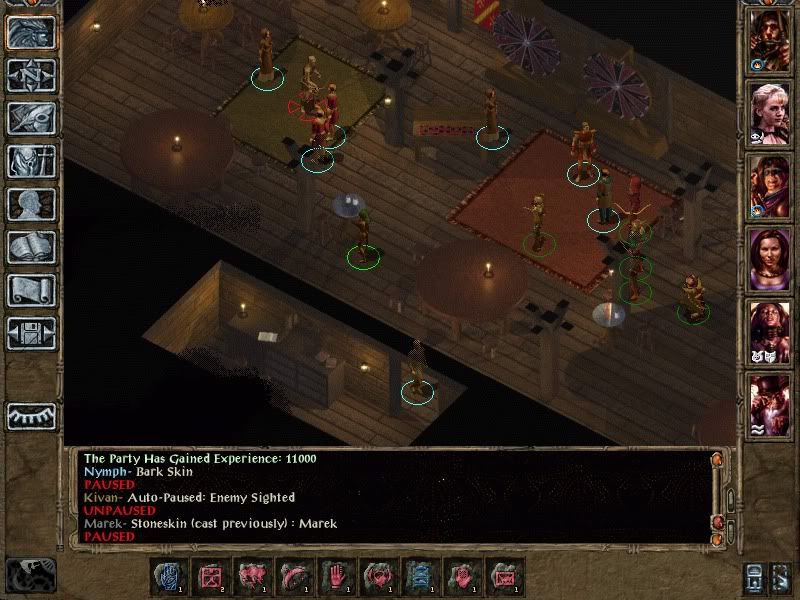The image size is (800, 600).
Task: Click the game clock to unpause
Action: [x=30, y=573]
